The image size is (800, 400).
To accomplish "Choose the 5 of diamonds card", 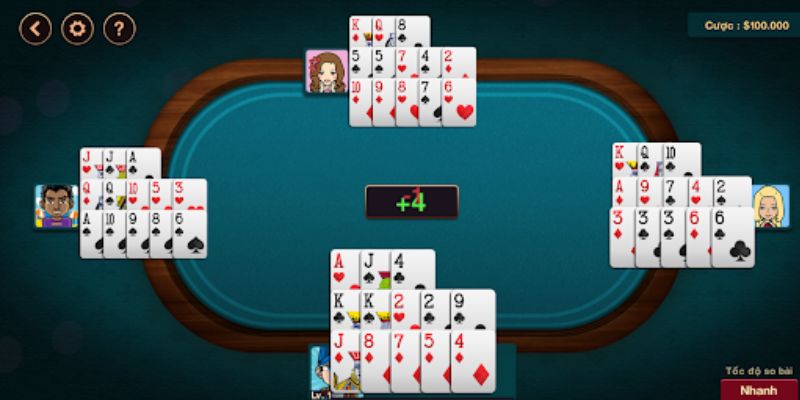I will pos(434,360).
